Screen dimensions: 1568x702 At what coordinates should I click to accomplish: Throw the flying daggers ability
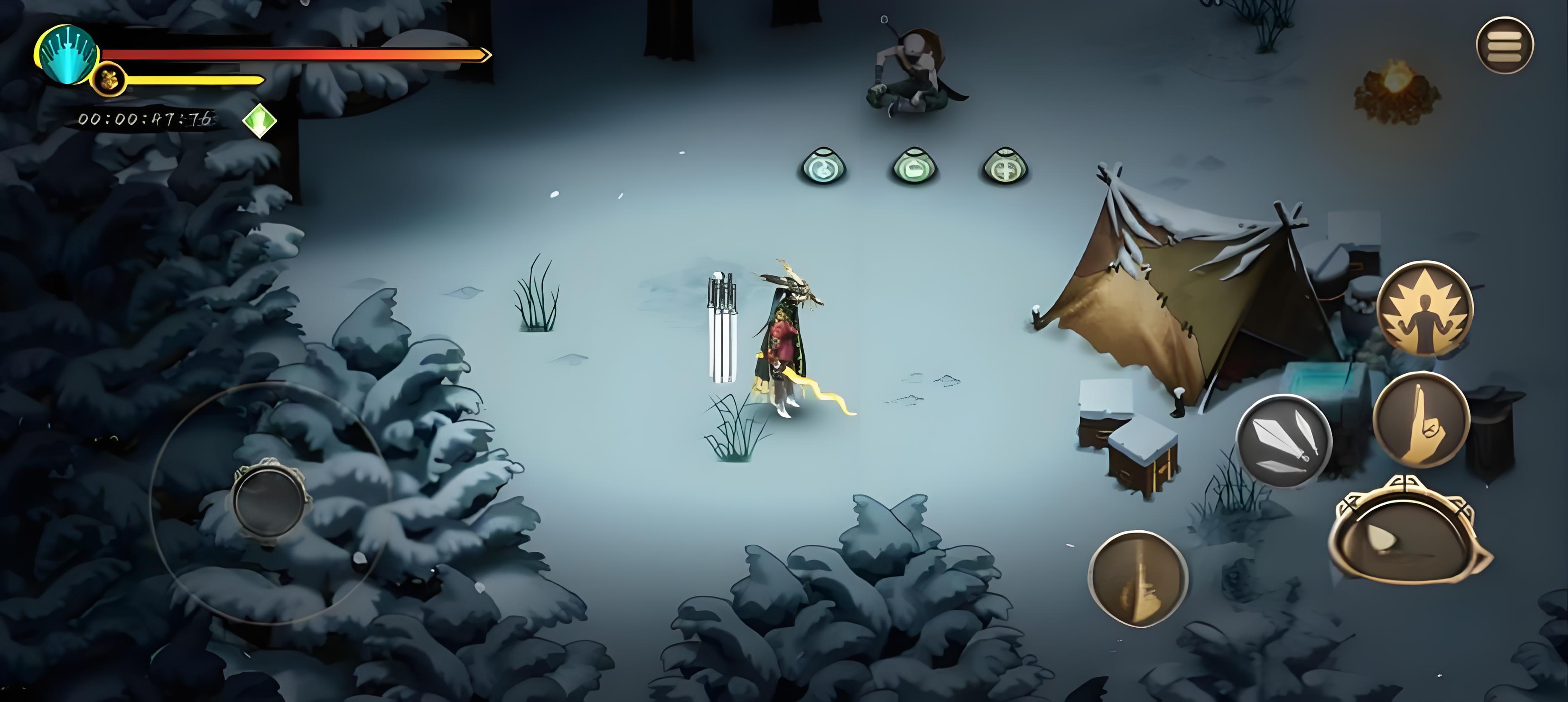1284,440
